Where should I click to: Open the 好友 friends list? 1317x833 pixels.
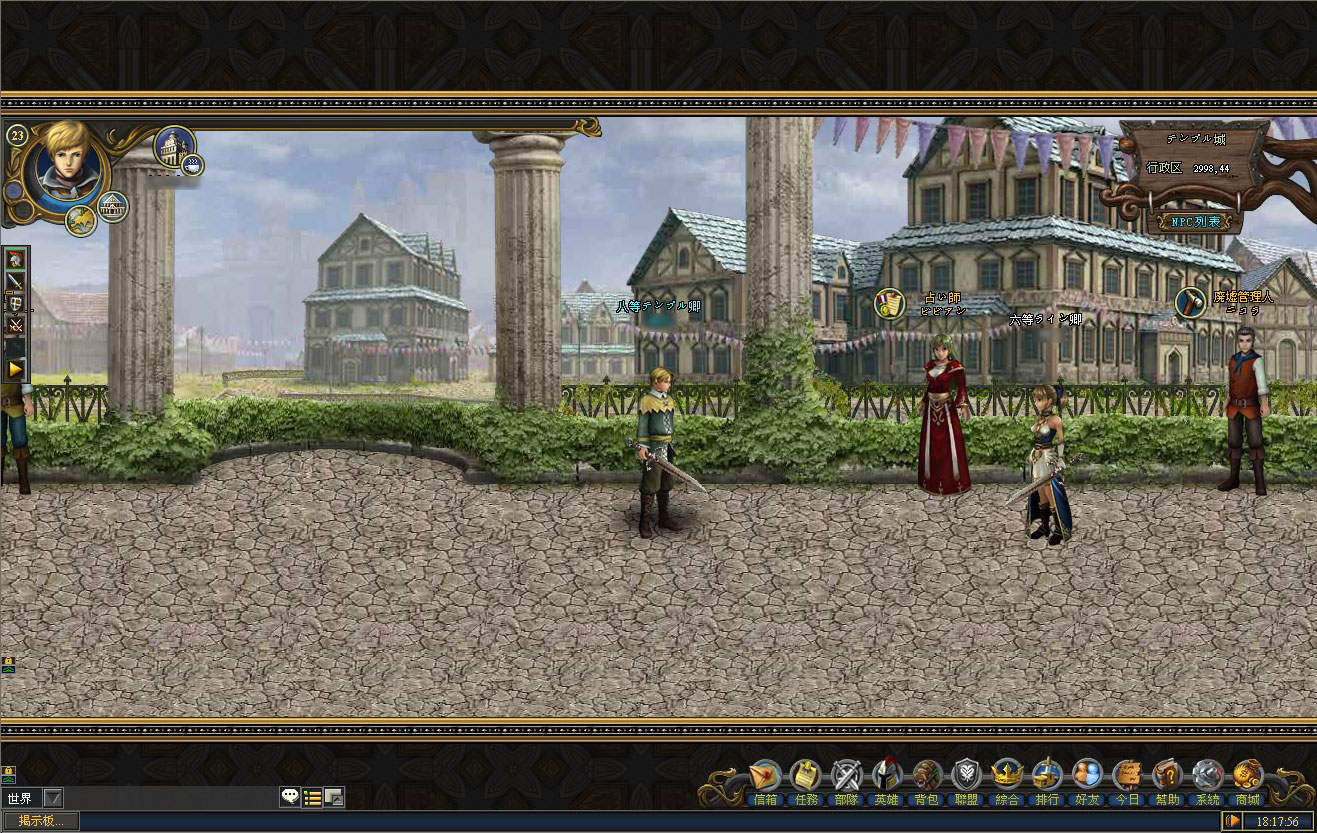pos(1087,777)
